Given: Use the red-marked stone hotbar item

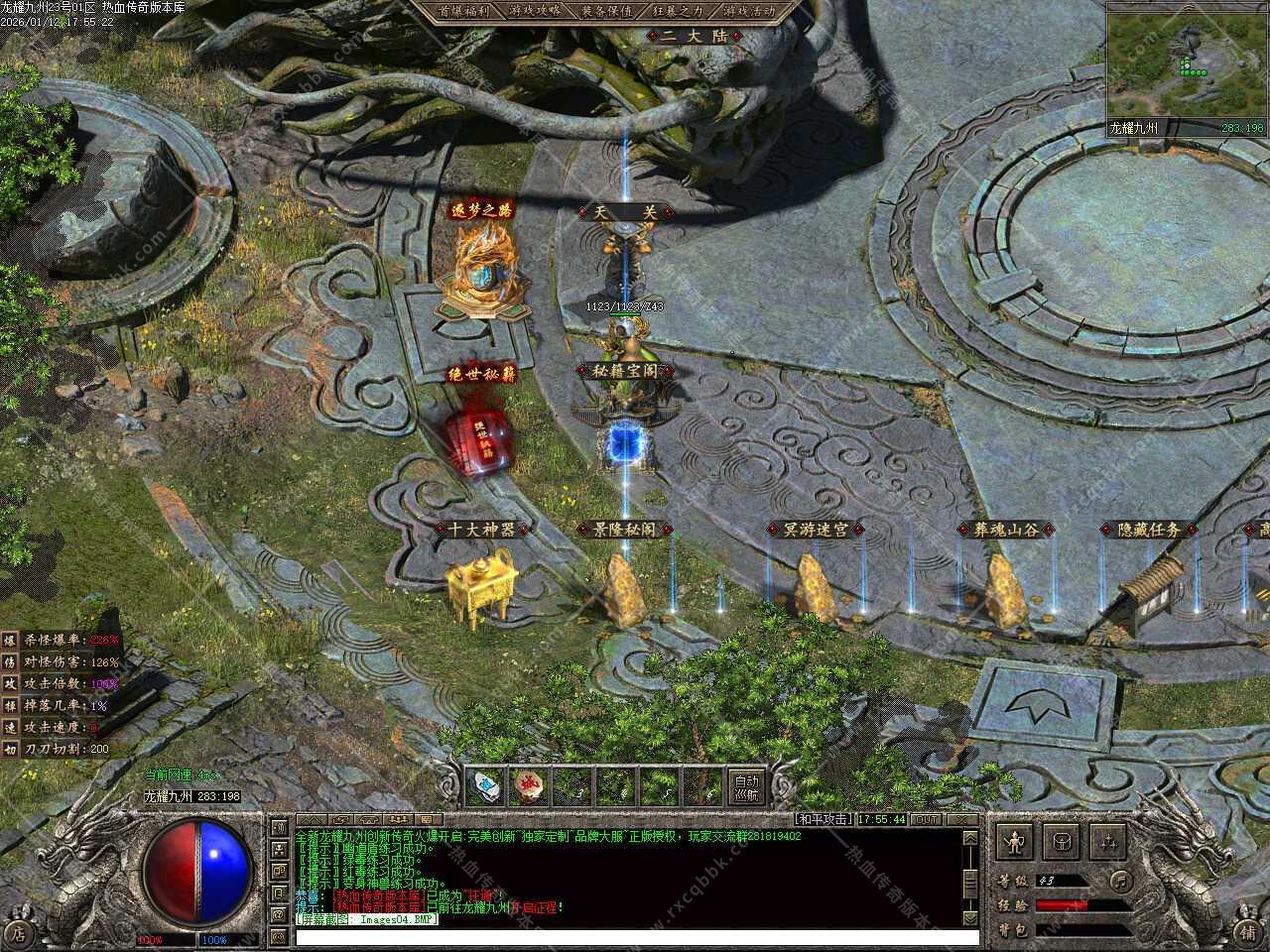Looking at the screenshot, I should [x=531, y=786].
